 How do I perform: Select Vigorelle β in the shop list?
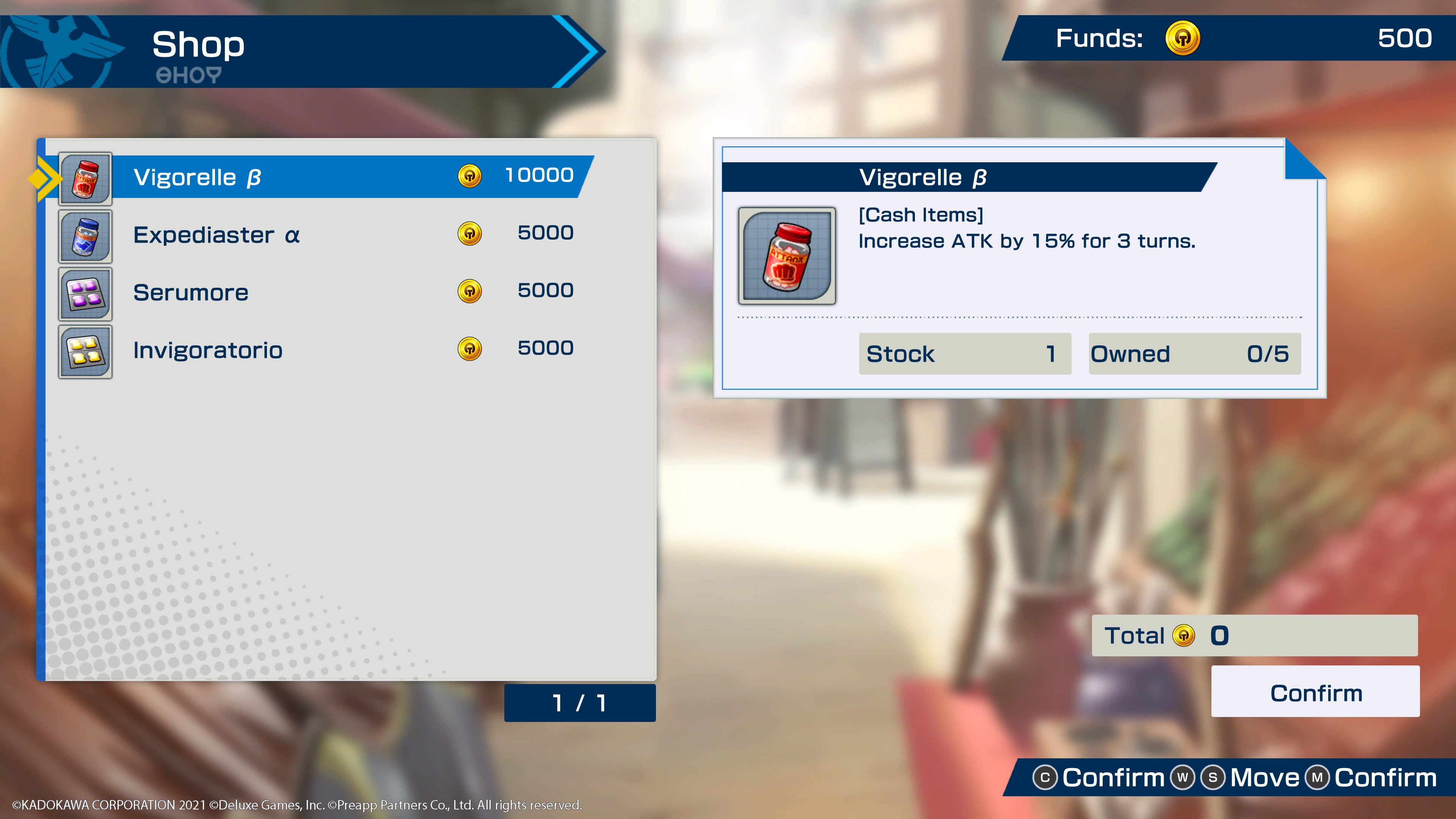click(x=350, y=177)
